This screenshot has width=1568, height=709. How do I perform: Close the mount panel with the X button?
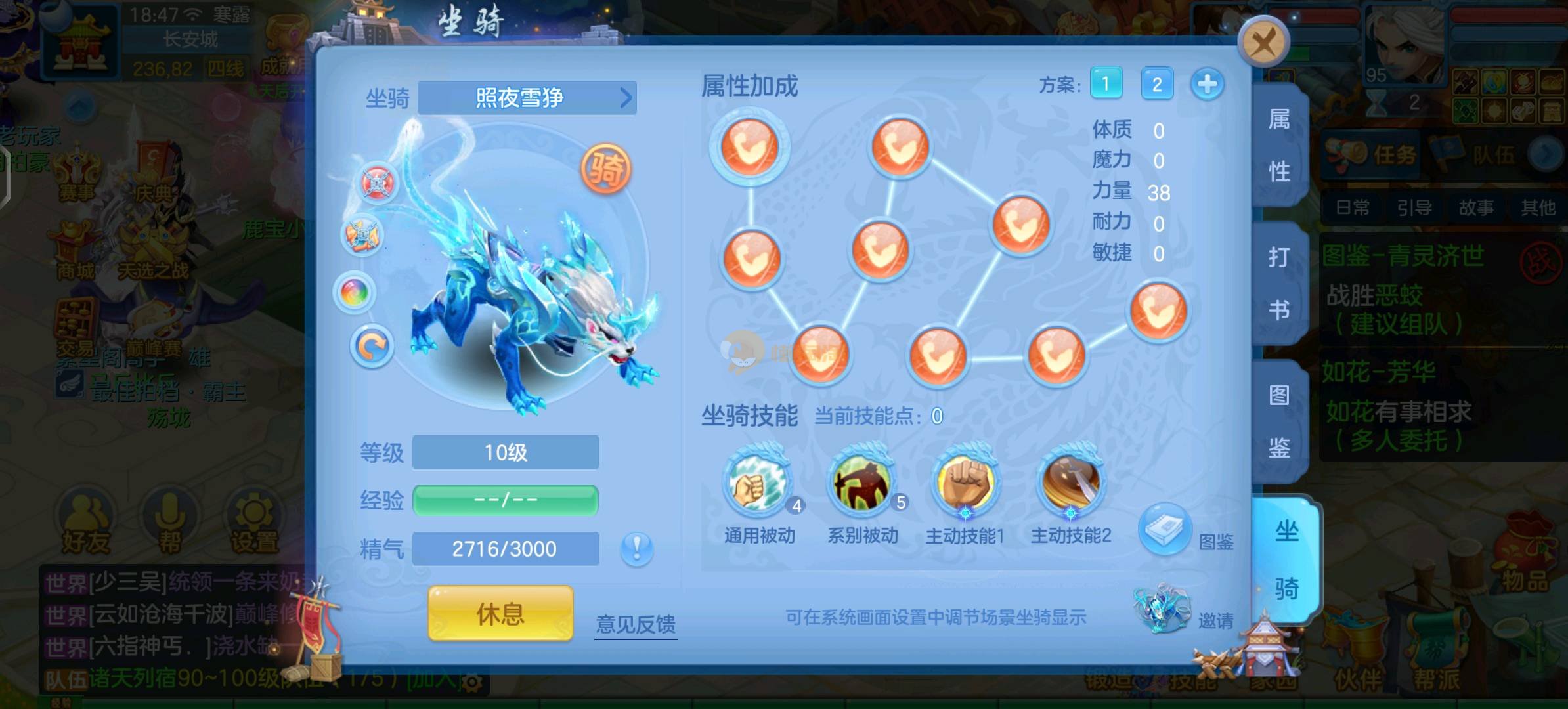[x=1263, y=43]
